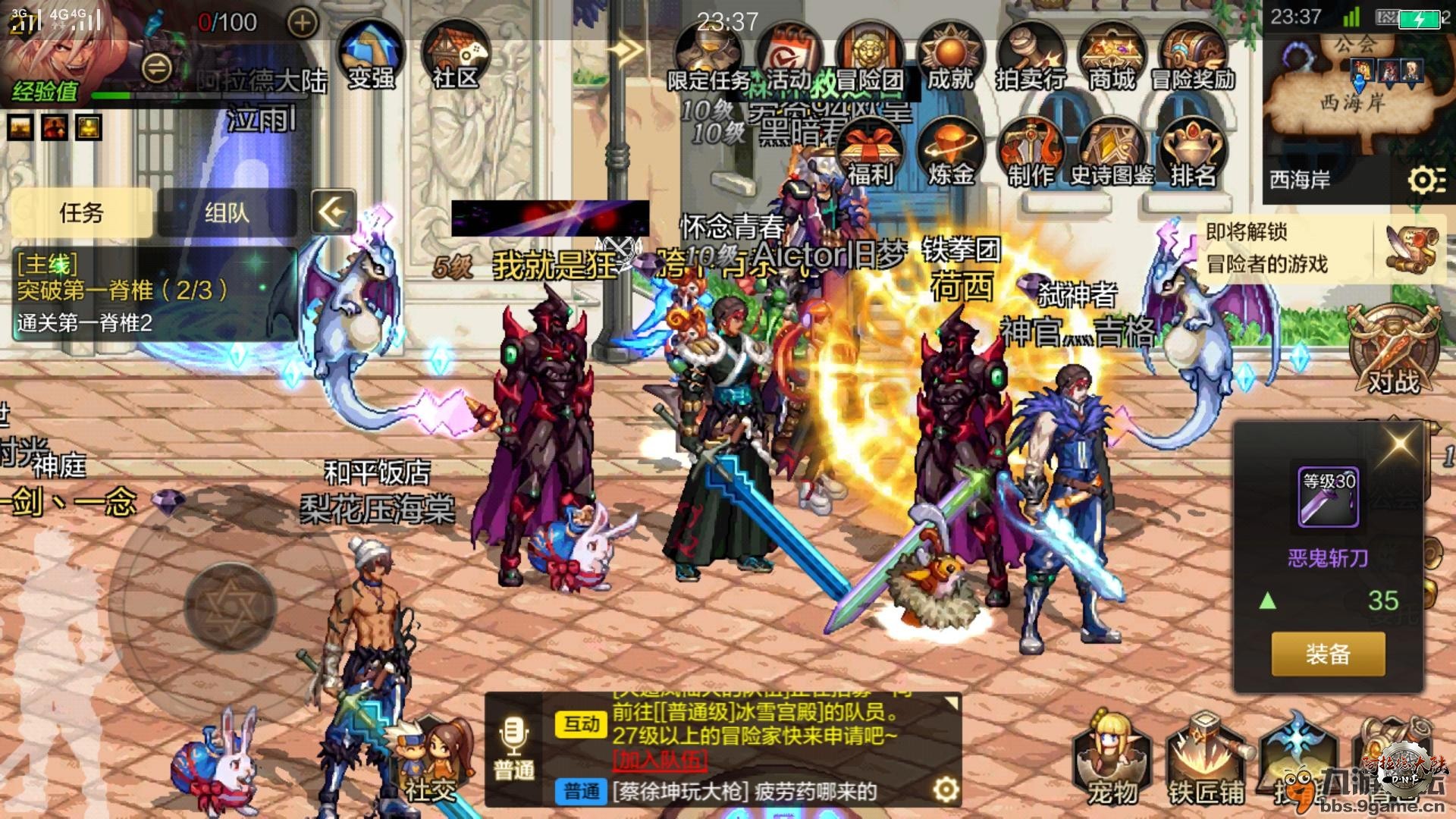This screenshot has width=1456, height=819.
Task: Open the 商城 shop
Action: pos(1112,58)
